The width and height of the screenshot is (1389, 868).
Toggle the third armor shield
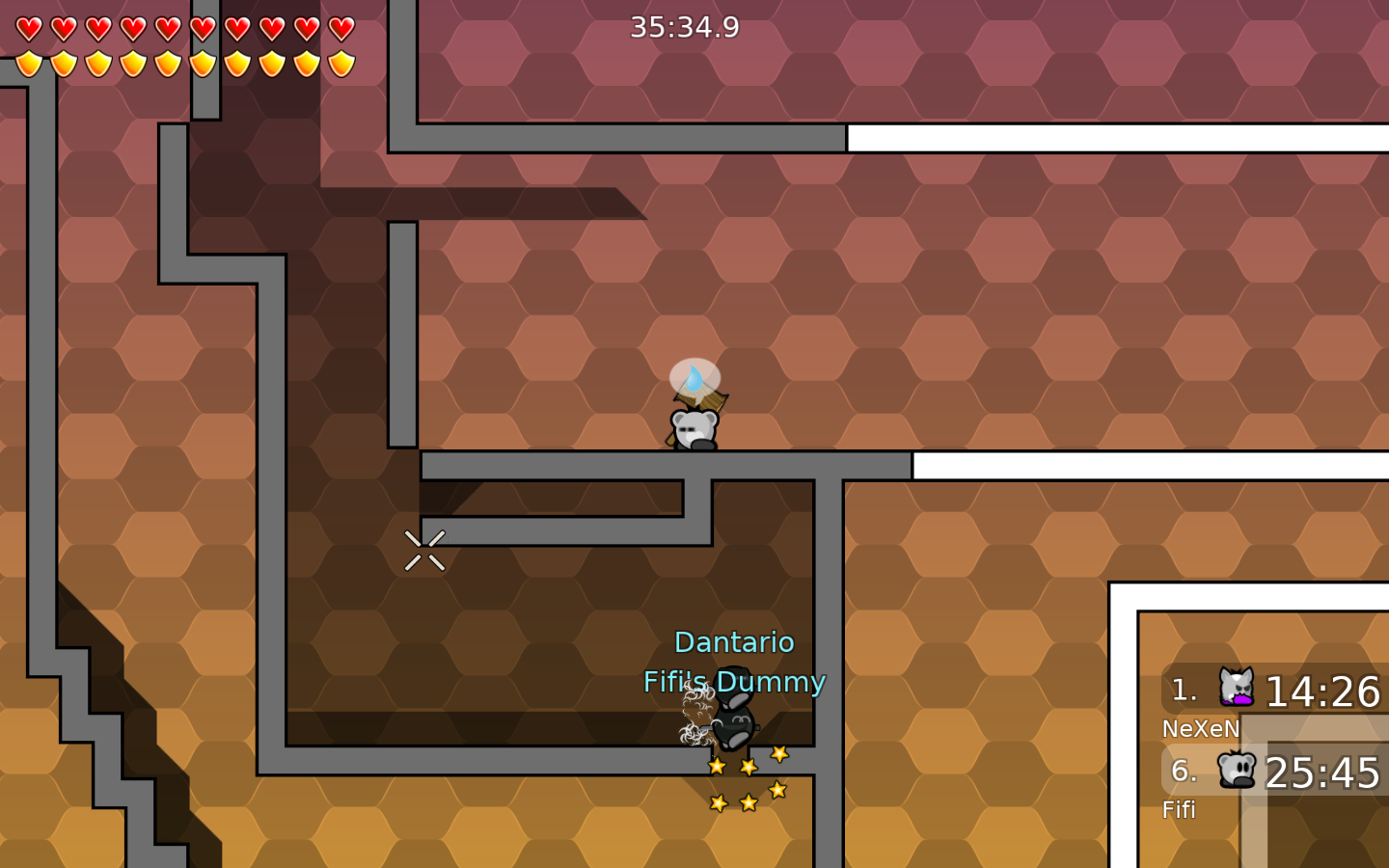coord(98,63)
